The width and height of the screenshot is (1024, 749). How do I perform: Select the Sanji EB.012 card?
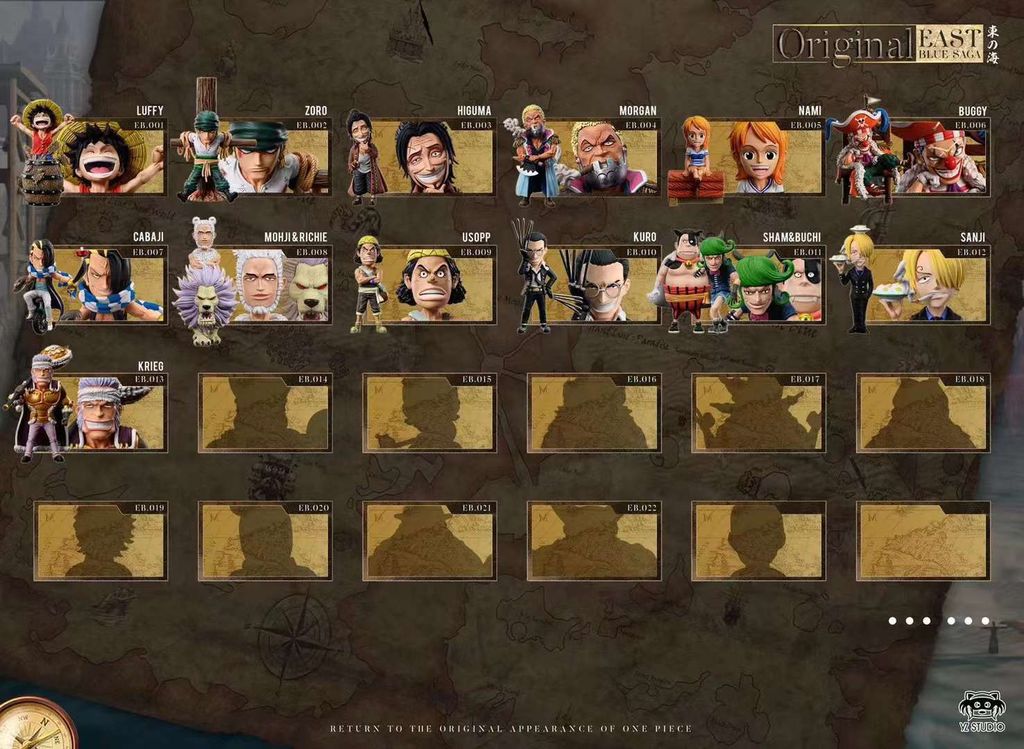(923, 285)
